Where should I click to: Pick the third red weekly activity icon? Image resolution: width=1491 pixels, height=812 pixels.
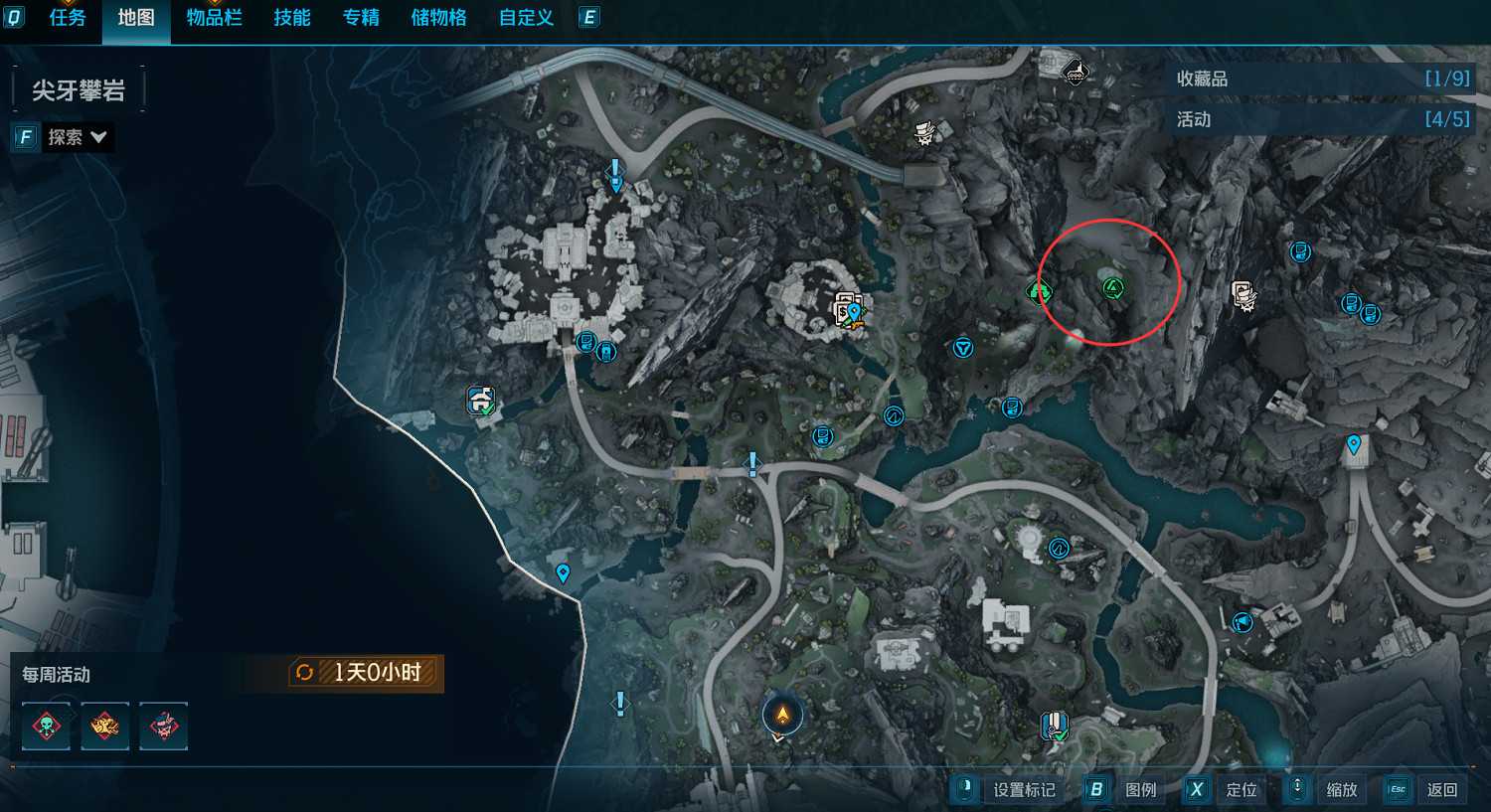(x=164, y=726)
